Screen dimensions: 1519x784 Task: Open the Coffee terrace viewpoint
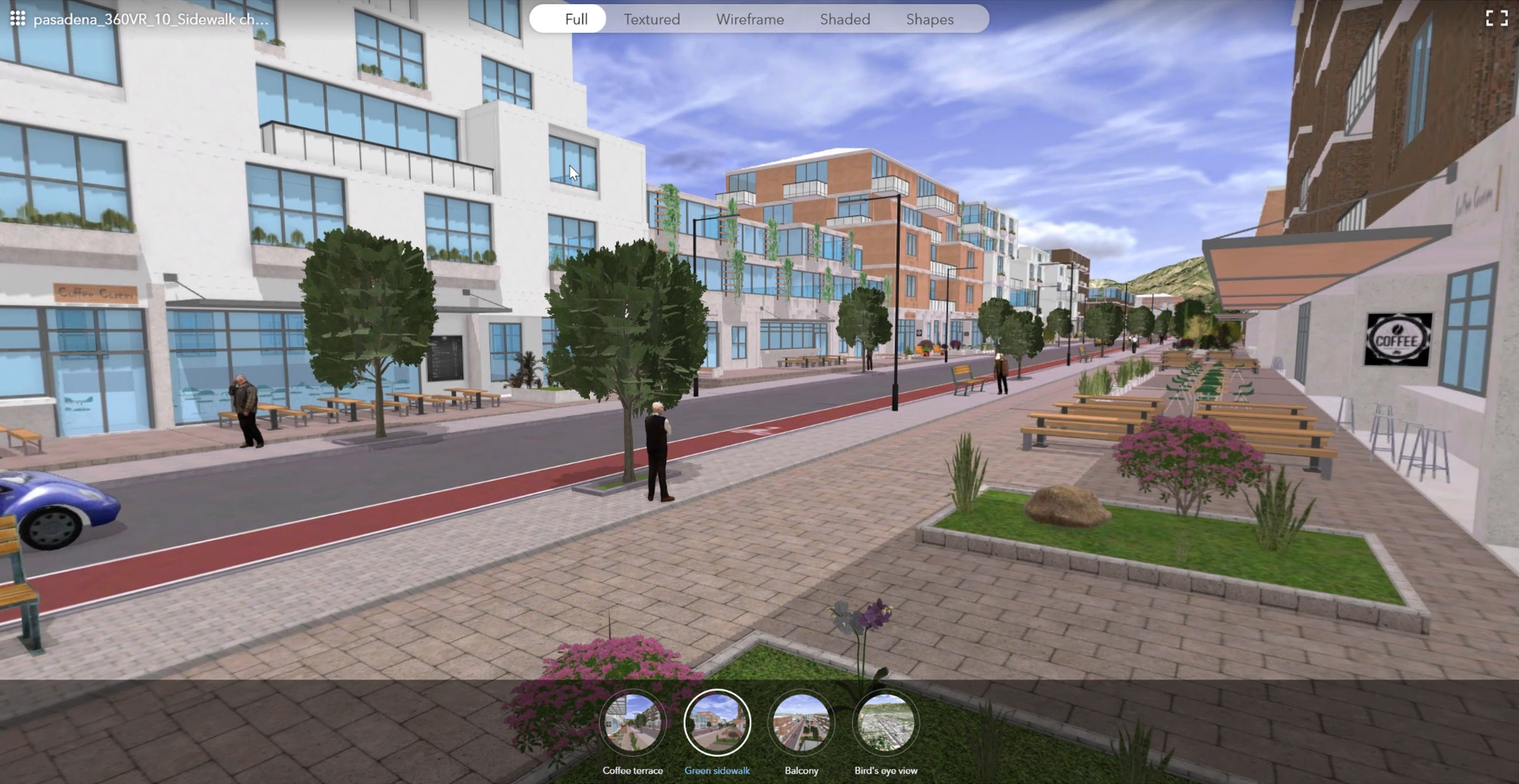[x=633, y=723]
